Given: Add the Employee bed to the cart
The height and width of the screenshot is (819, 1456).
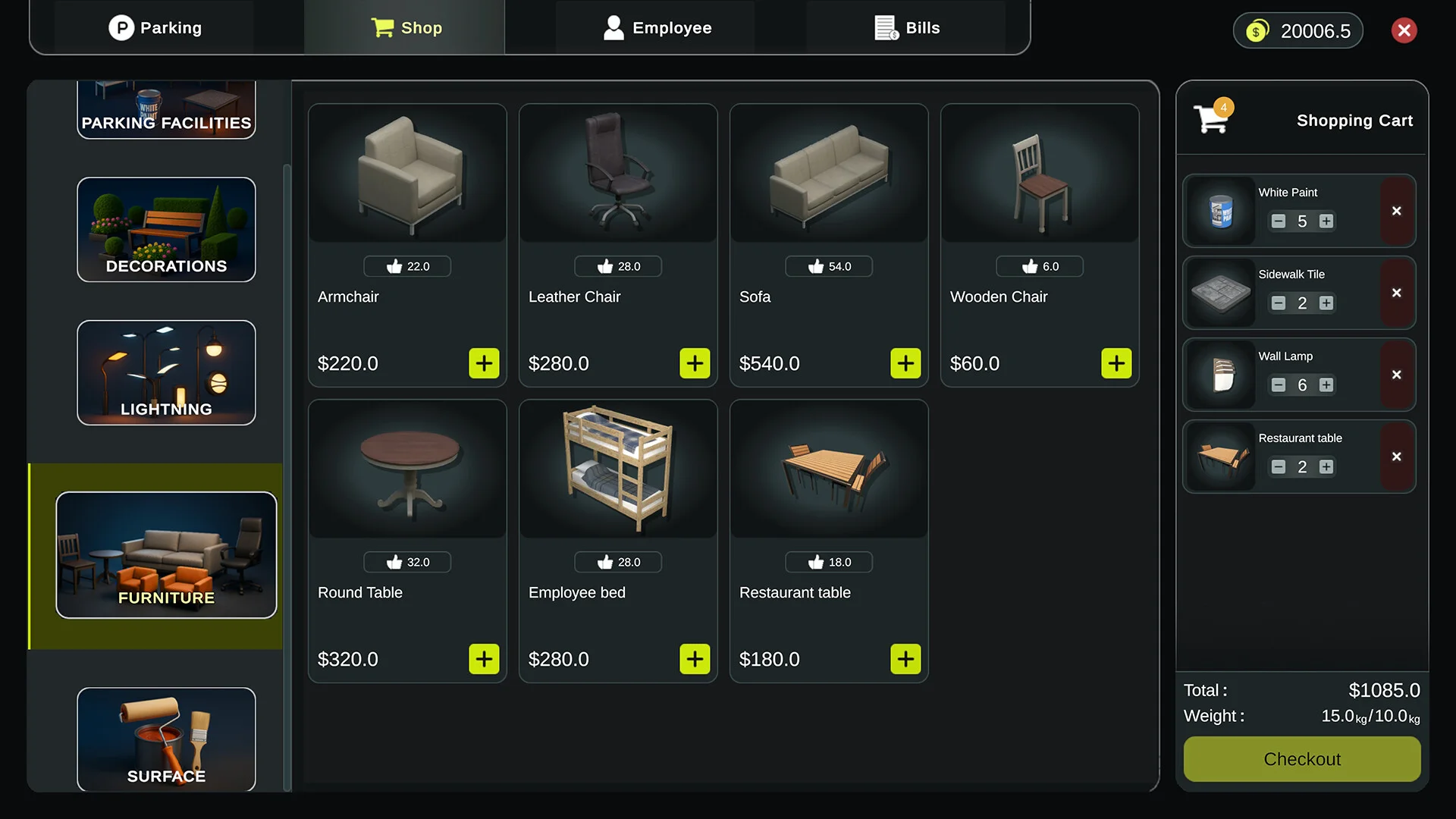Looking at the screenshot, I should point(695,659).
